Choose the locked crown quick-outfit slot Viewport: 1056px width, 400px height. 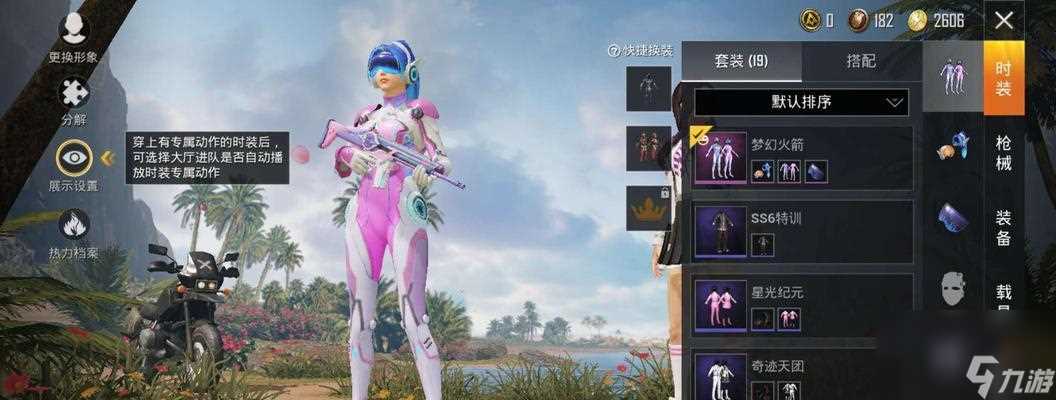point(647,208)
